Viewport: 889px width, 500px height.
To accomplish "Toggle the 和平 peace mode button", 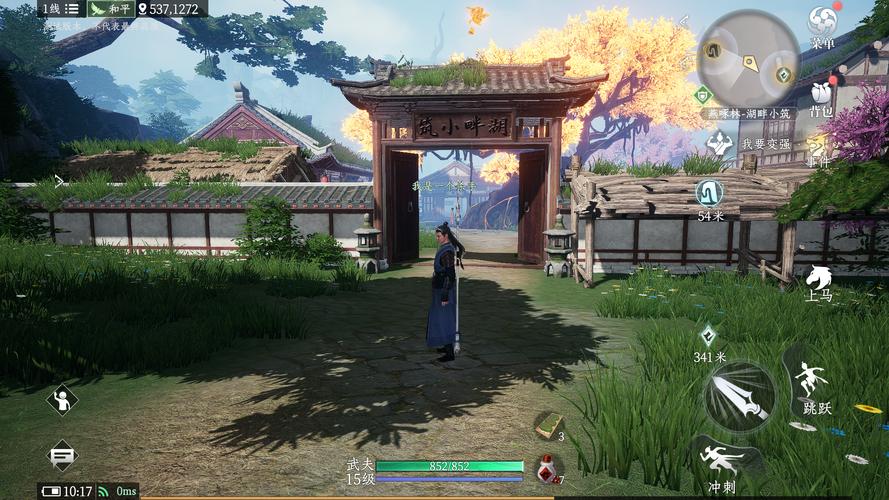I will coord(111,8).
